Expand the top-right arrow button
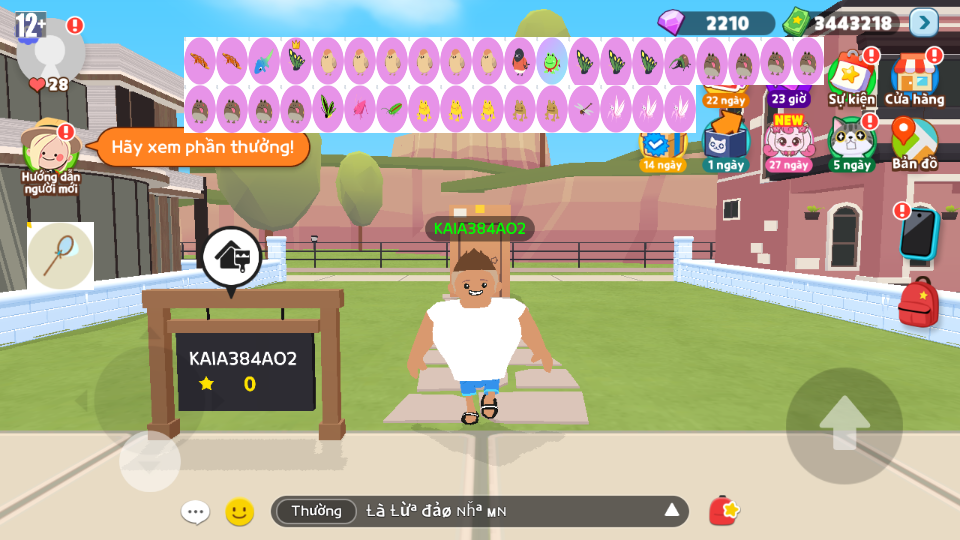 [x=924, y=22]
